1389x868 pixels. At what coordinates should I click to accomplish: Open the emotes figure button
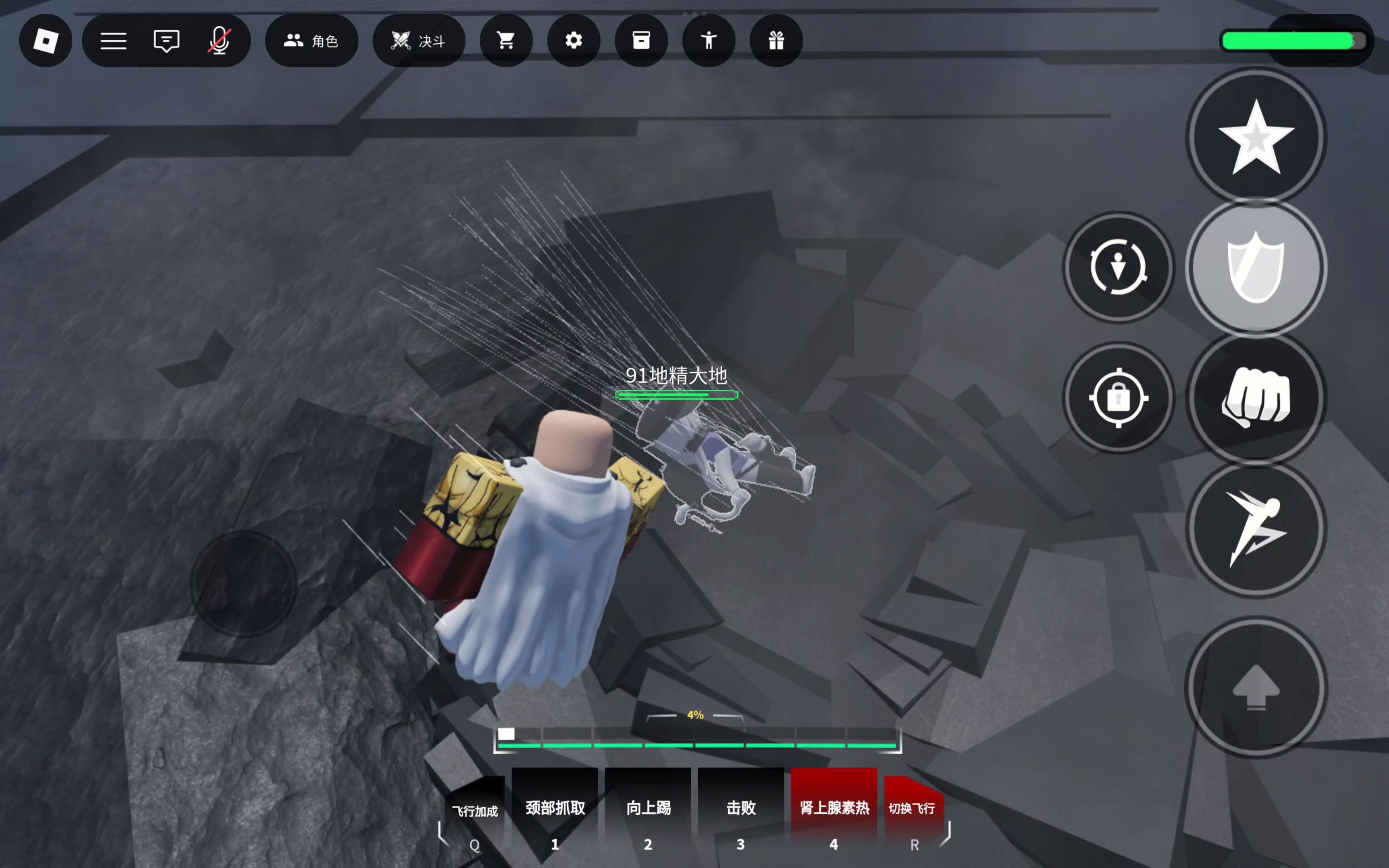tap(709, 41)
